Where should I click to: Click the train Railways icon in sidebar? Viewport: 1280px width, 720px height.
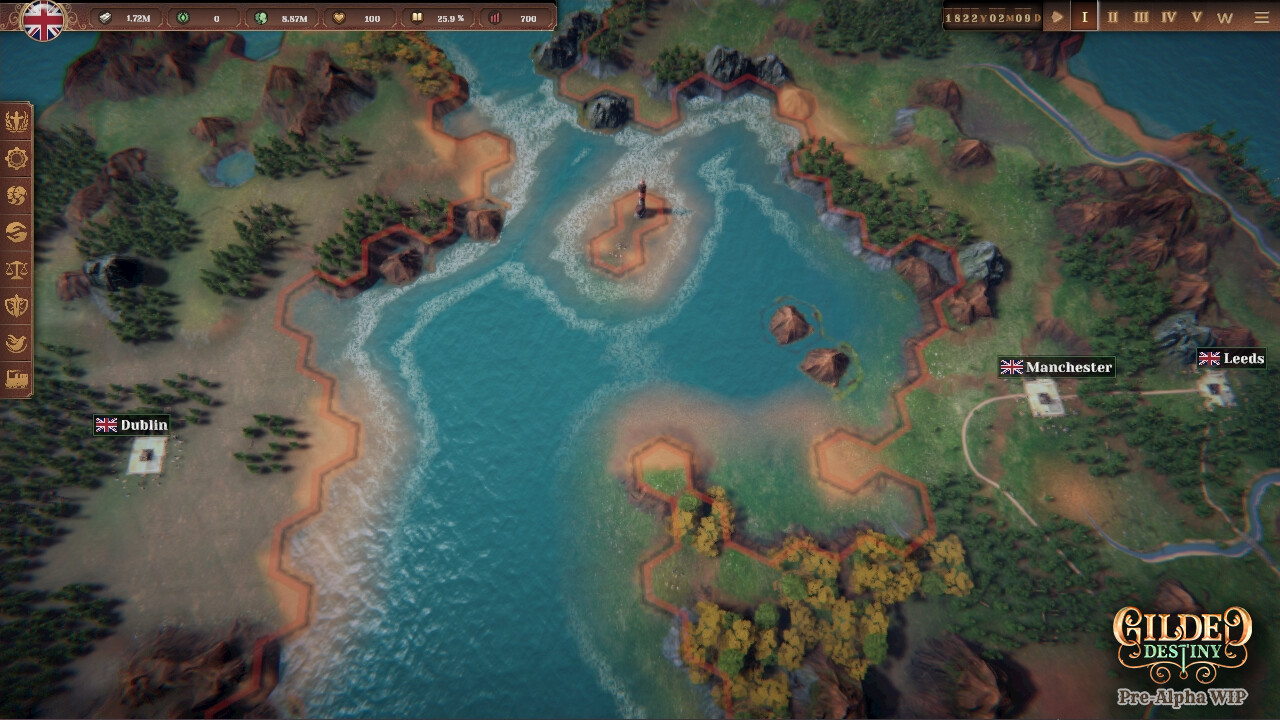click(x=16, y=377)
